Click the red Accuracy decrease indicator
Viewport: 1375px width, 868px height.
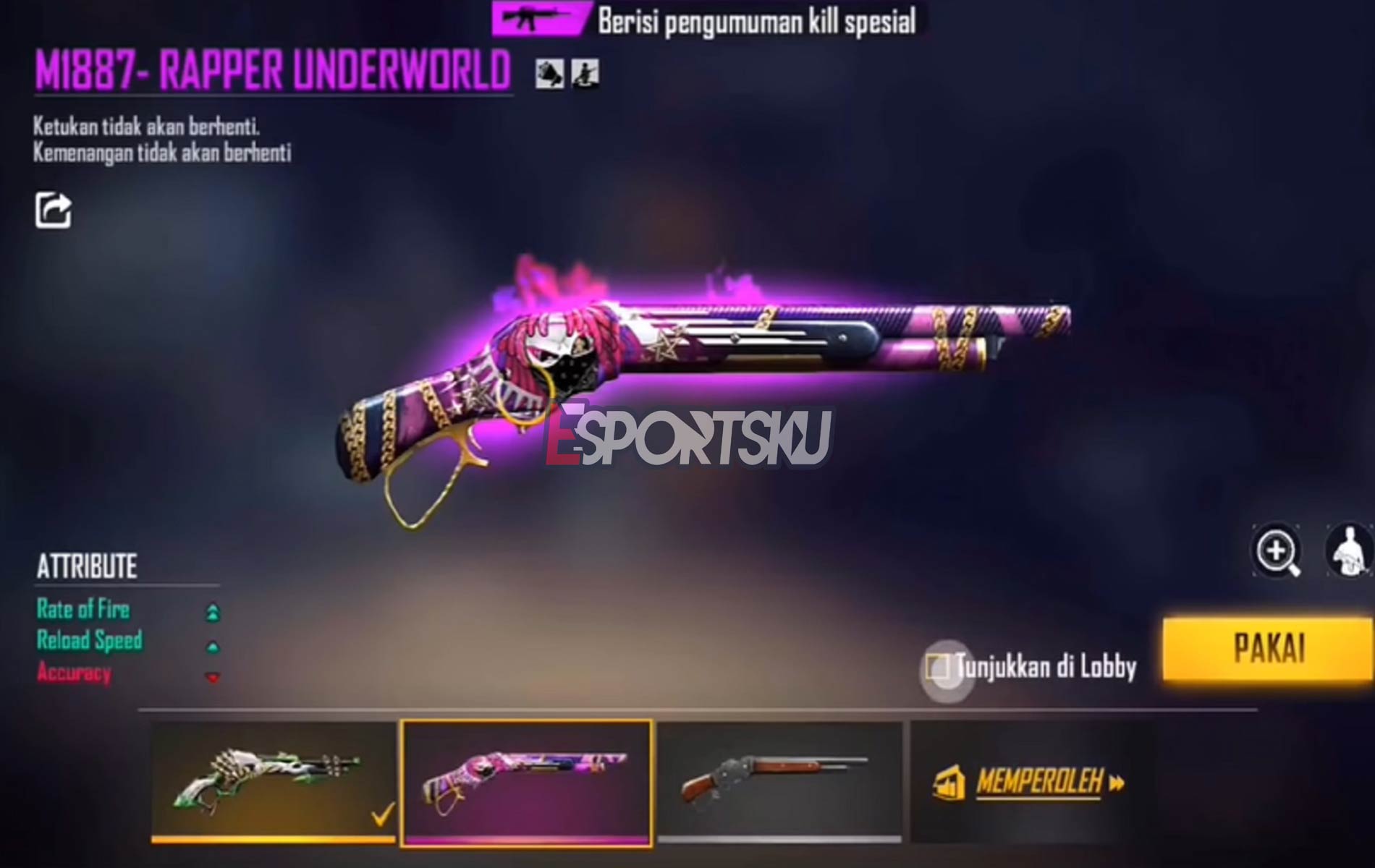pyautogui.click(x=213, y=677)
